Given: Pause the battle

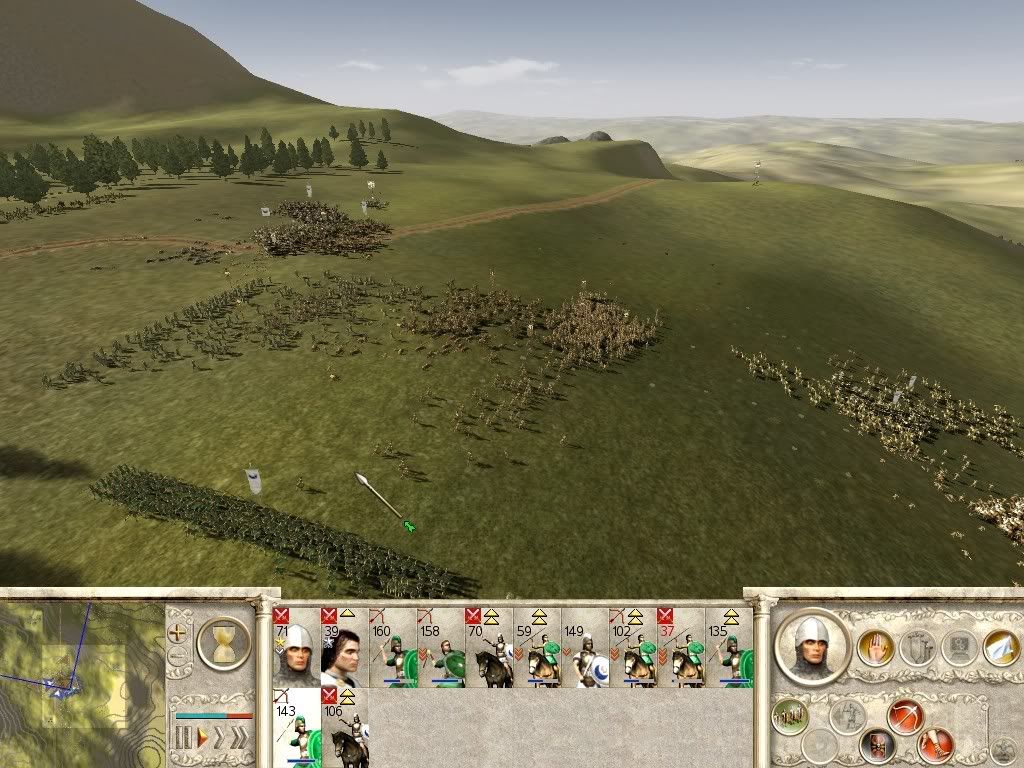Looking at the screenshot, I should [183, 738].
